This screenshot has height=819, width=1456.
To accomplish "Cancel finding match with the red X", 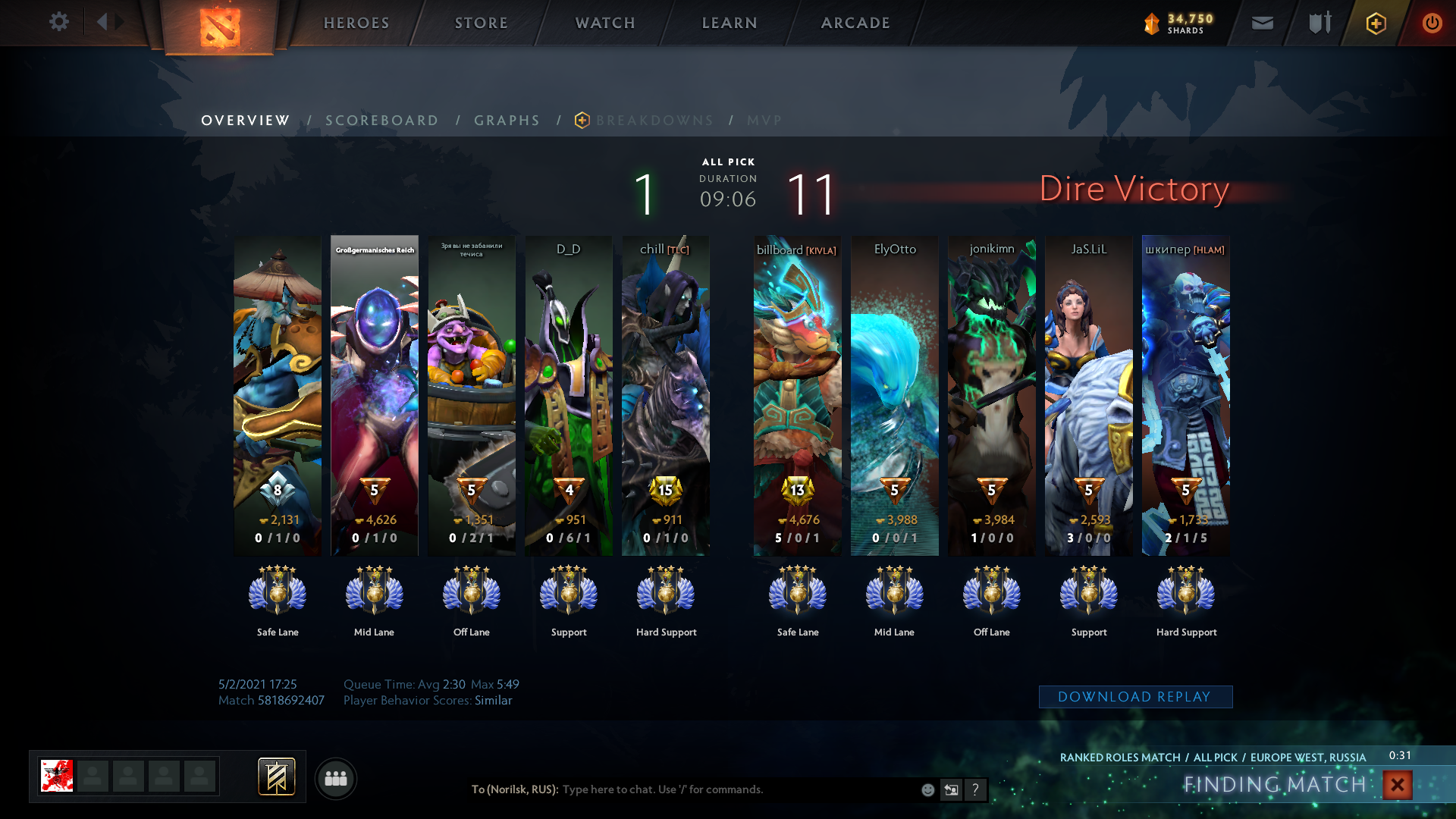I will tap(1397, 785).
